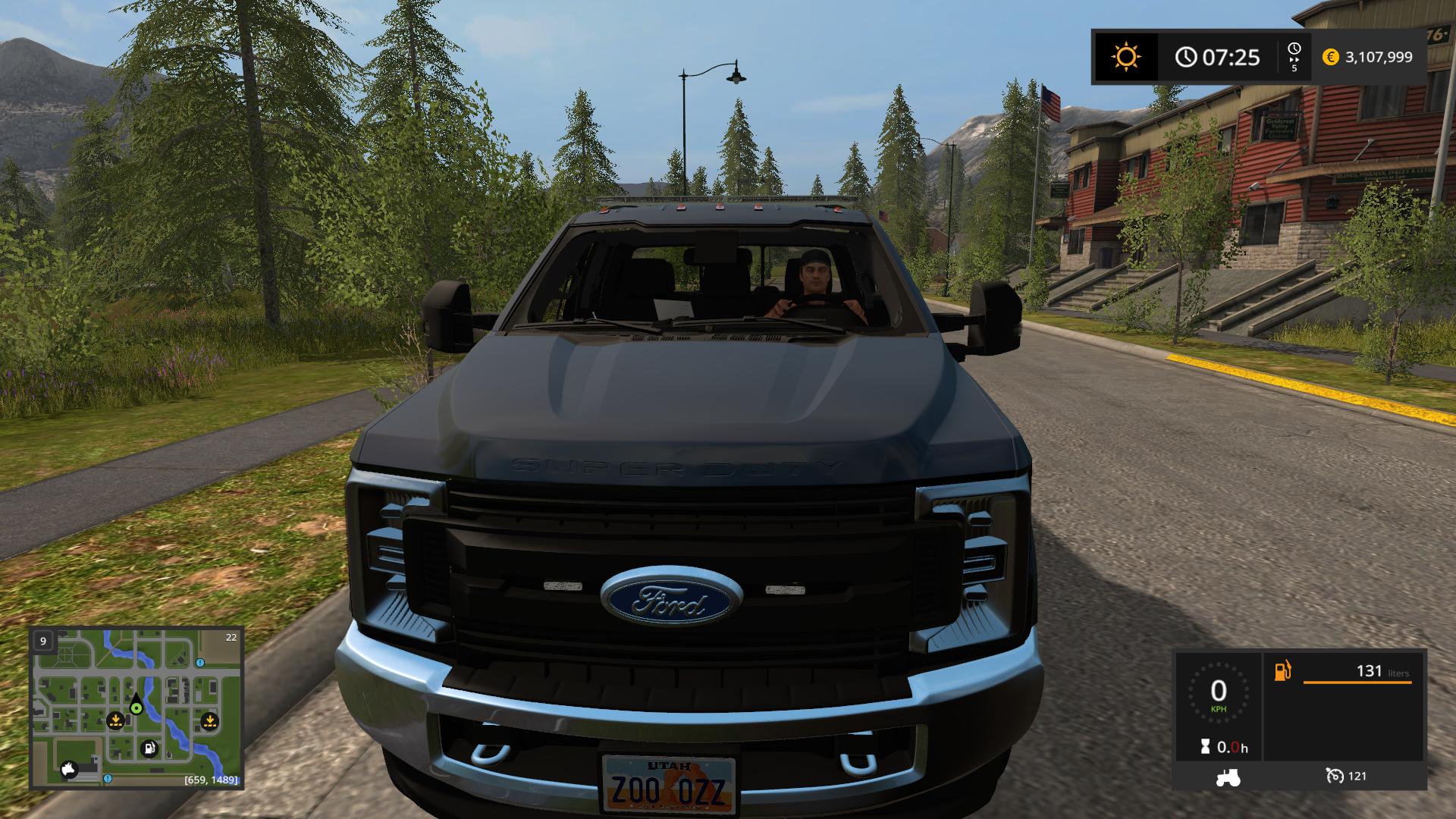The width and height of the screenshot is (1456, 819).
Task: Click the sun weather icon
Action: pyautogui.click(x=1125, y=57)
